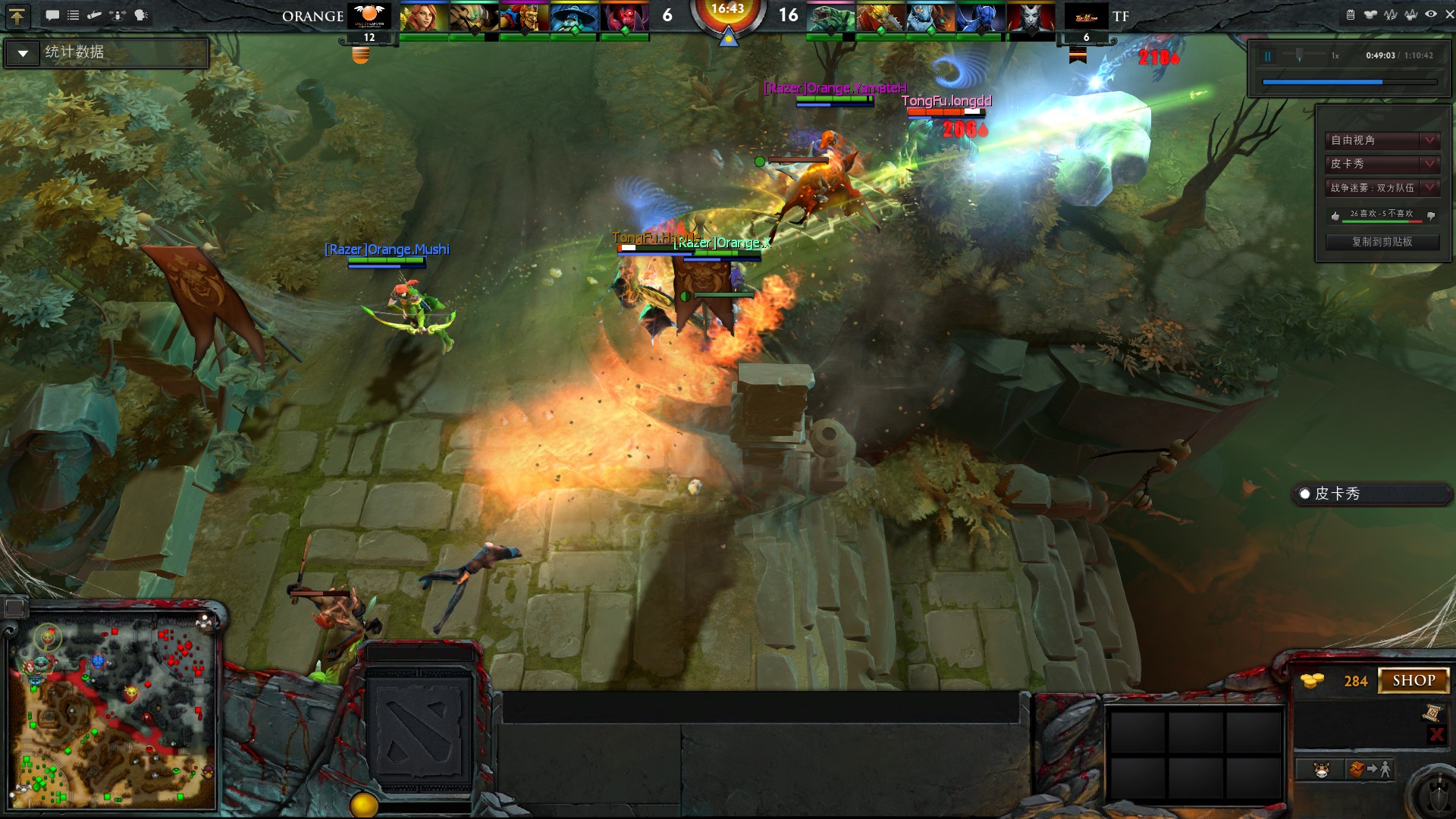The width and height of the screenshot is (1456, 819).
Task: Pause the replay playback
Action: coord(1267,55)
